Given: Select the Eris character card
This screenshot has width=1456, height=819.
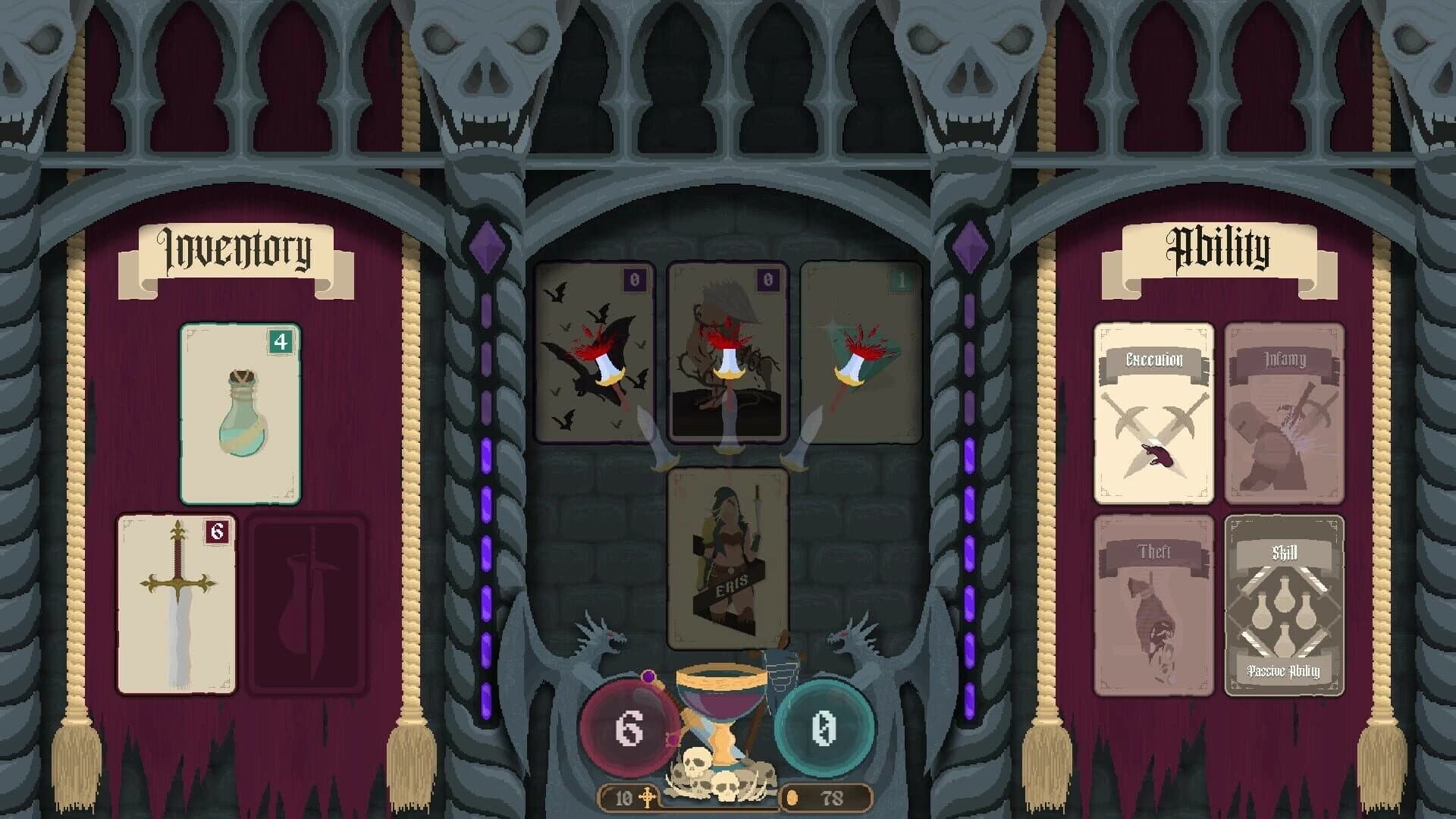Looking at the screenshot, I should 726,557.
